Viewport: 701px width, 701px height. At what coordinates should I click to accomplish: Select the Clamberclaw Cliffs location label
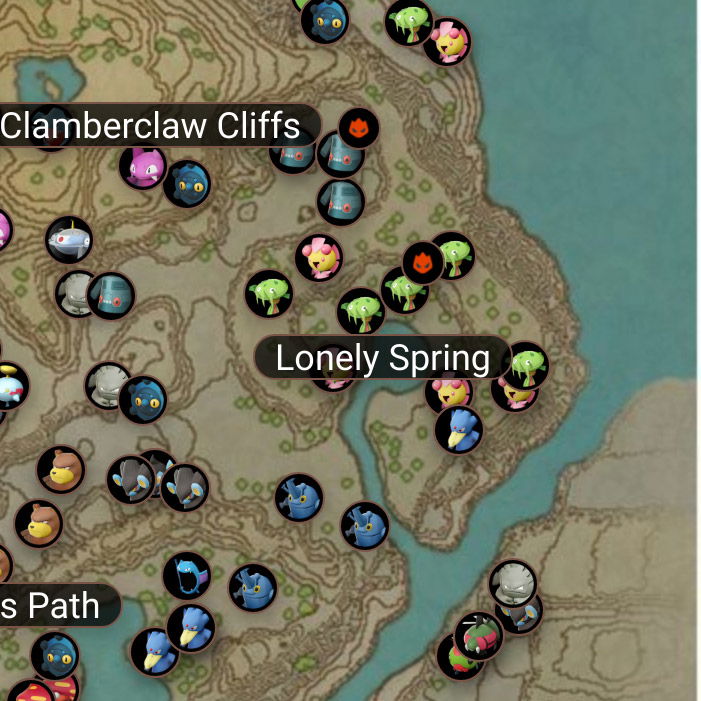click(x=152, y=126)
